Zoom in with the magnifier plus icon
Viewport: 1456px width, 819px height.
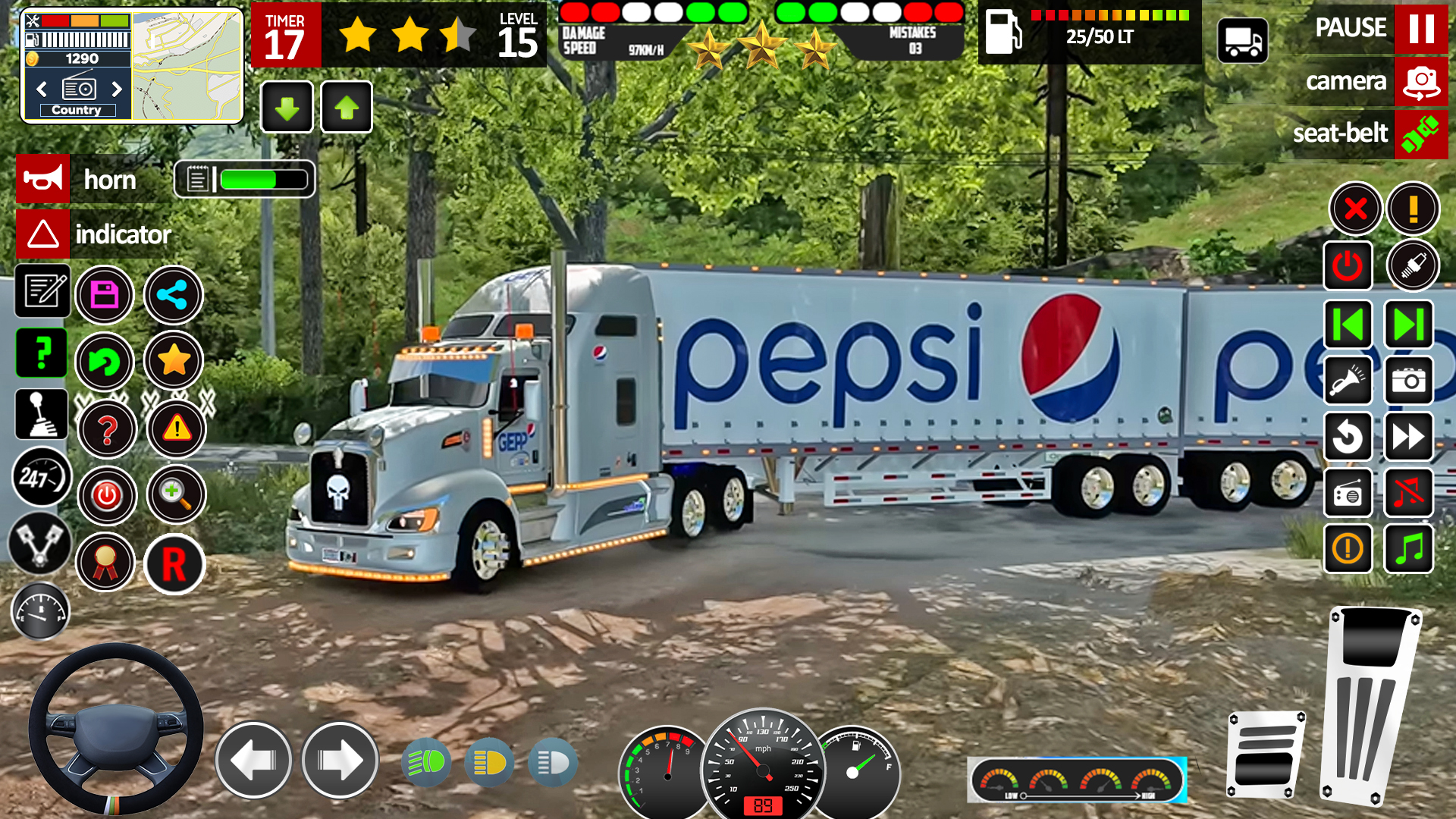click(x=173, y=494)
